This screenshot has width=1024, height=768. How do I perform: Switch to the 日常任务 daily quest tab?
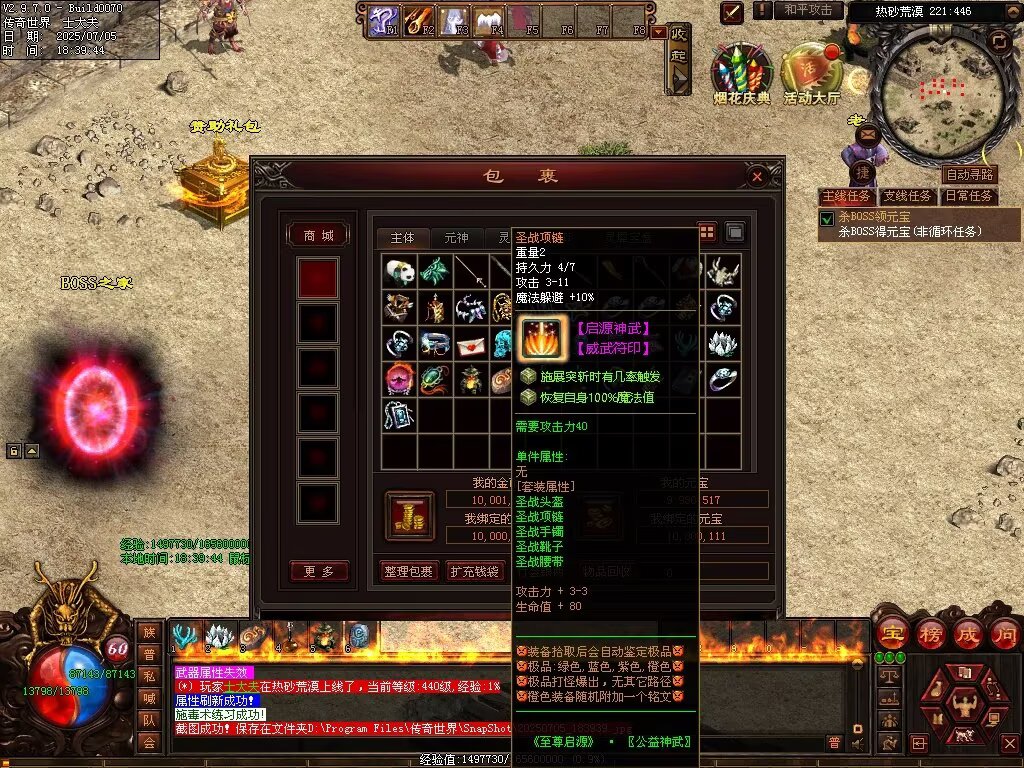point(970,196)
